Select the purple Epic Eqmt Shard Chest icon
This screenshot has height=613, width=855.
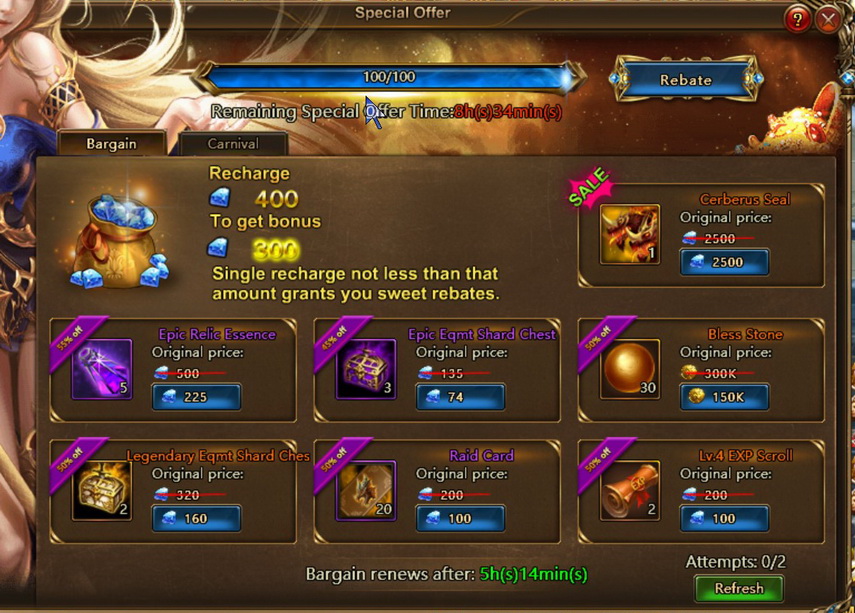coord(366,369)
